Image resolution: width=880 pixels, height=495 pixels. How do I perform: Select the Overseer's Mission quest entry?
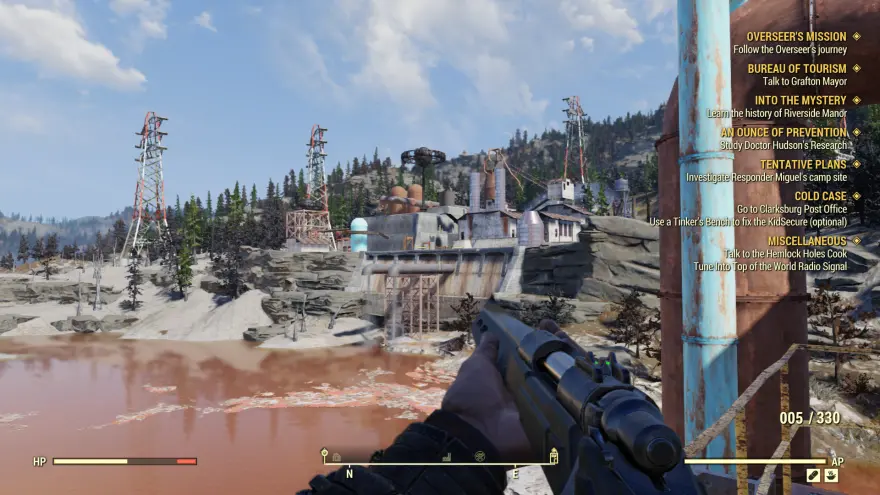click(x=796, y=37)
